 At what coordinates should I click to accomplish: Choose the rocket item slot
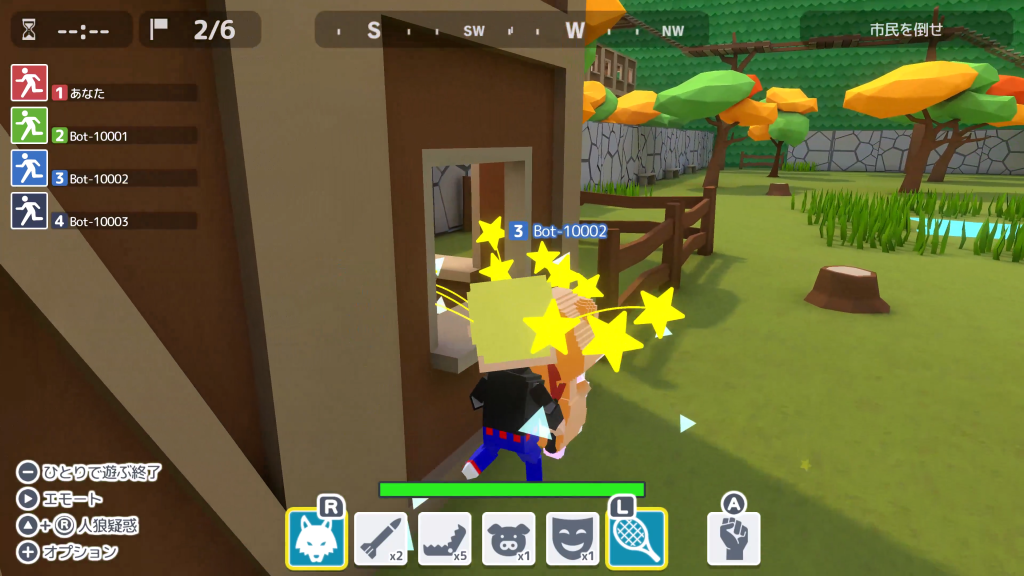(380, 538)
